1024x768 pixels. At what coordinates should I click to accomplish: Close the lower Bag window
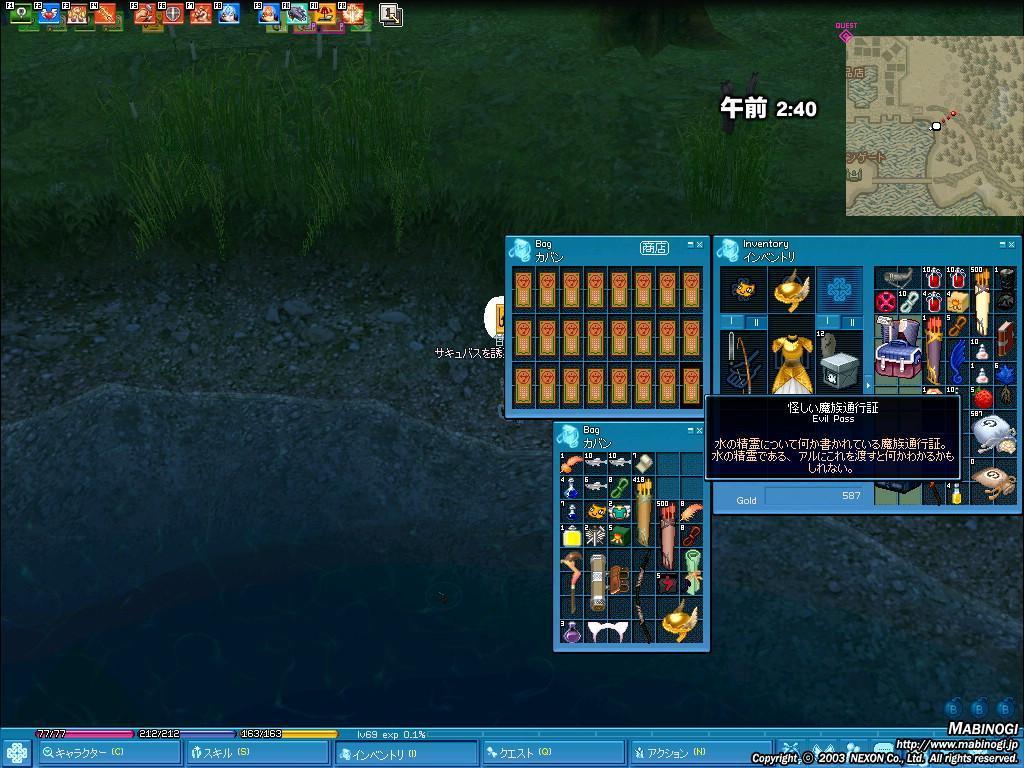[x=699, y=430]
